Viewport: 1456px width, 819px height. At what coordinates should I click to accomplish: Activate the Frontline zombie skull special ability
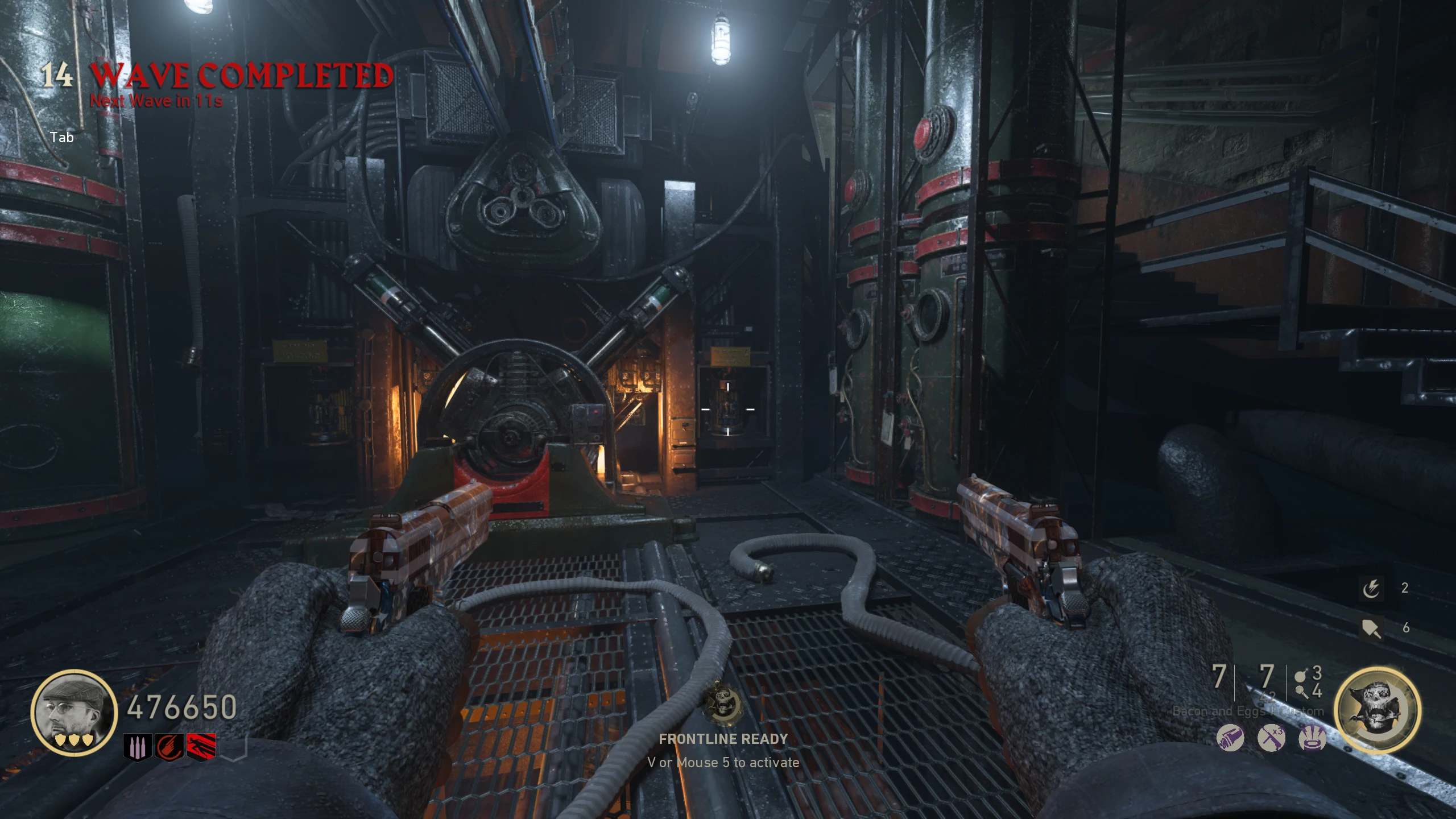(1377, 711)
